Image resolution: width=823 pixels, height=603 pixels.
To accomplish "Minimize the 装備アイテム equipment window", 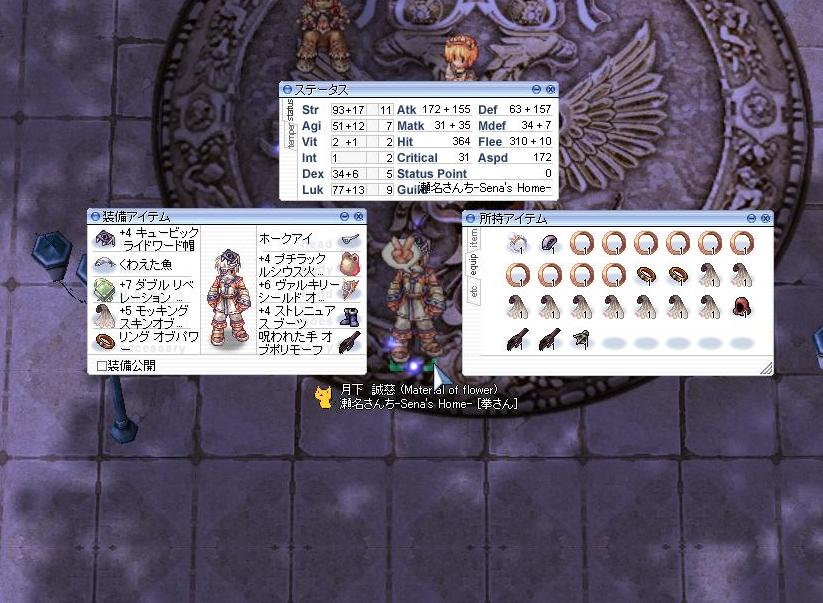I will pyautogui.click(x=345, y=216).
